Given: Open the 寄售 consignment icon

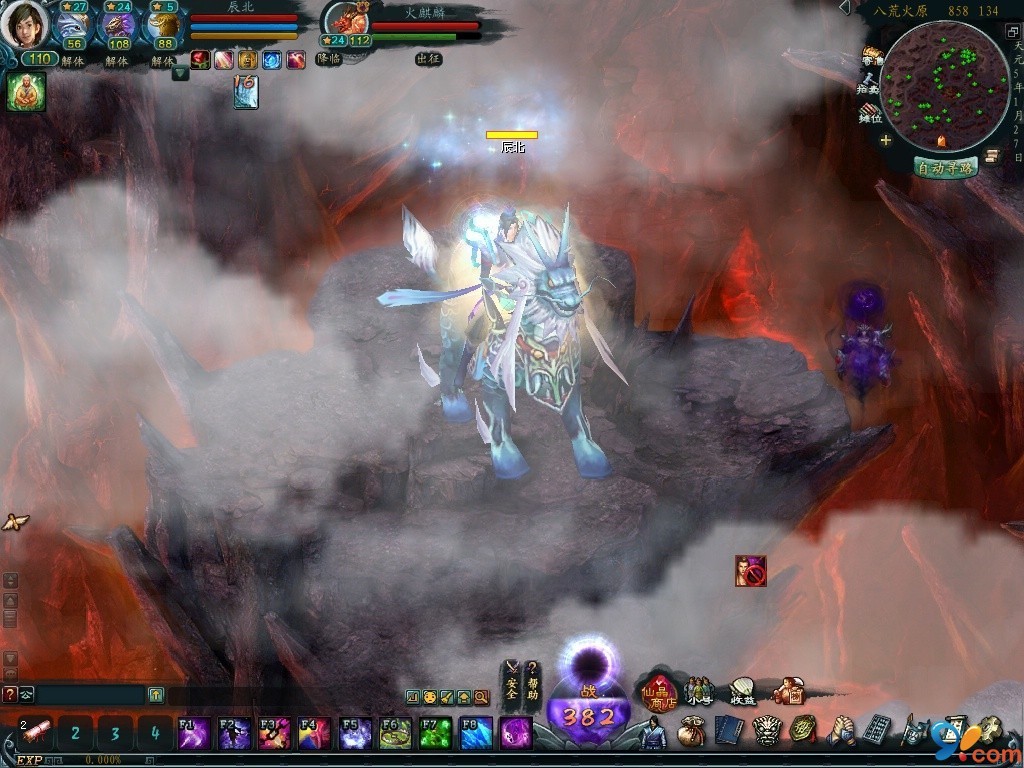Looking at the screenshot, I should pyautogui.click(x=872, y=56).
